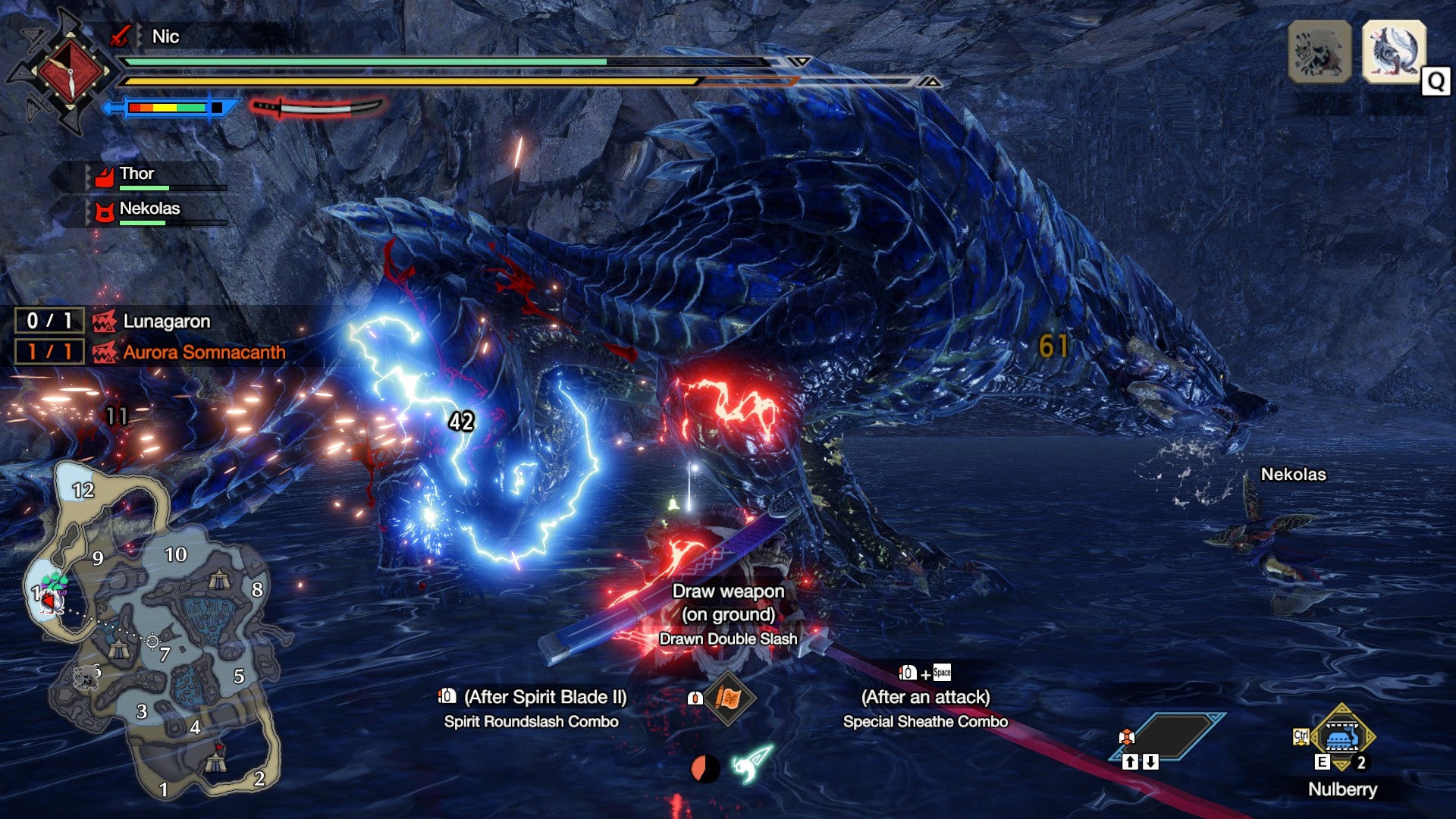The image size is (1456, 819).
Task: Click the player name Nic
Action: click(165, 36)
